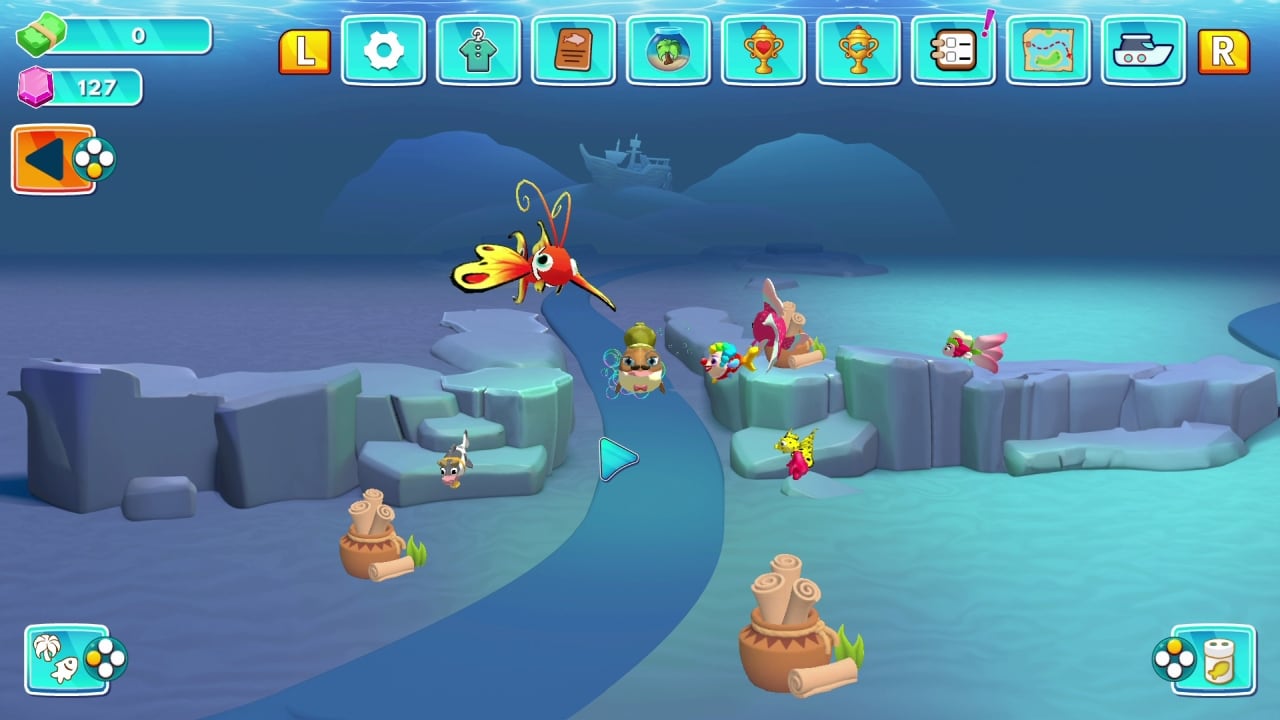This screenshot has width=1280, height=720.
Task: Open the boat travel menu
Action: pos(1143,50)
